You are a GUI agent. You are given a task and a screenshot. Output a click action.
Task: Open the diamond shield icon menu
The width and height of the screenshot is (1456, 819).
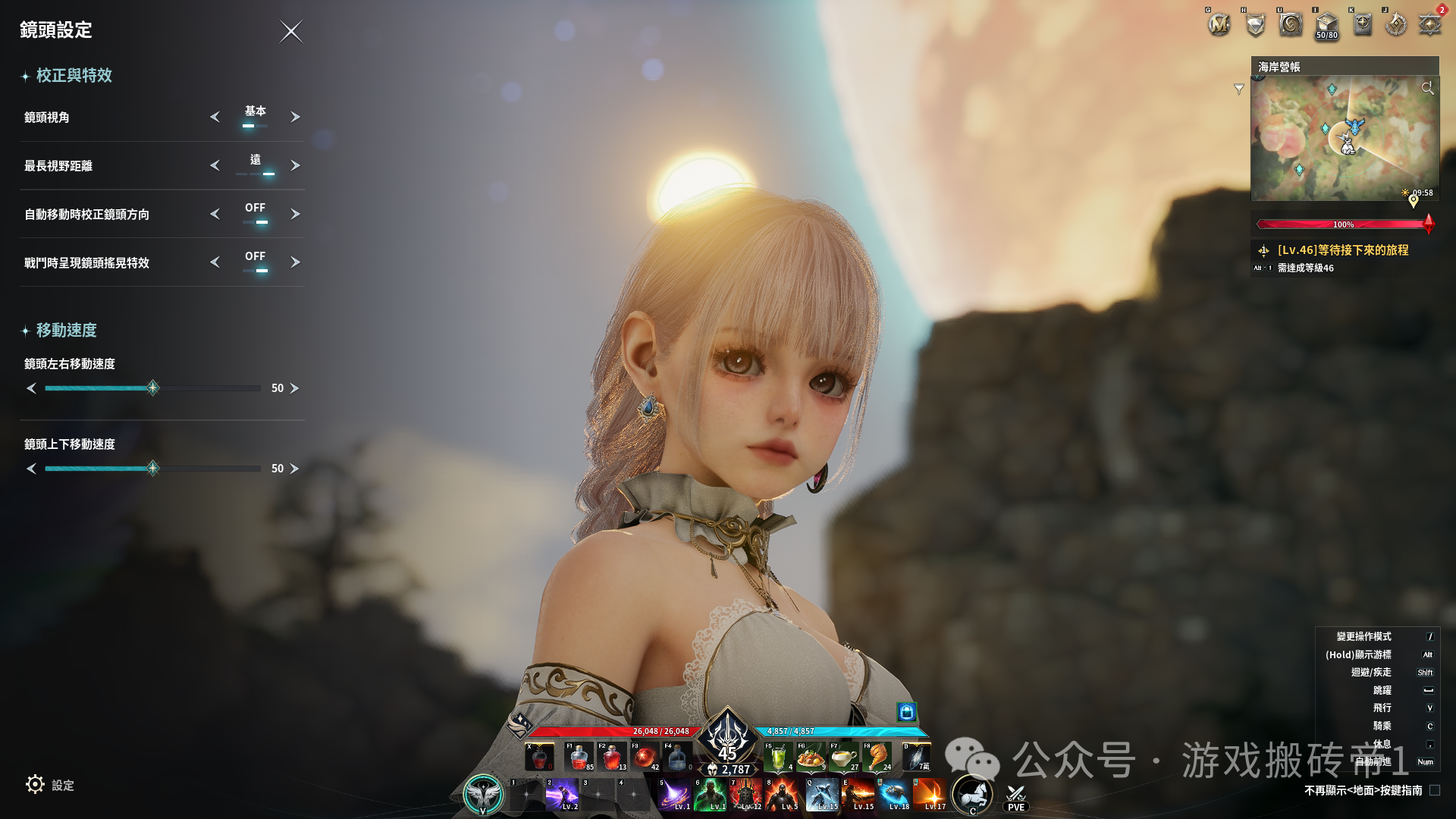point(1255,25)
